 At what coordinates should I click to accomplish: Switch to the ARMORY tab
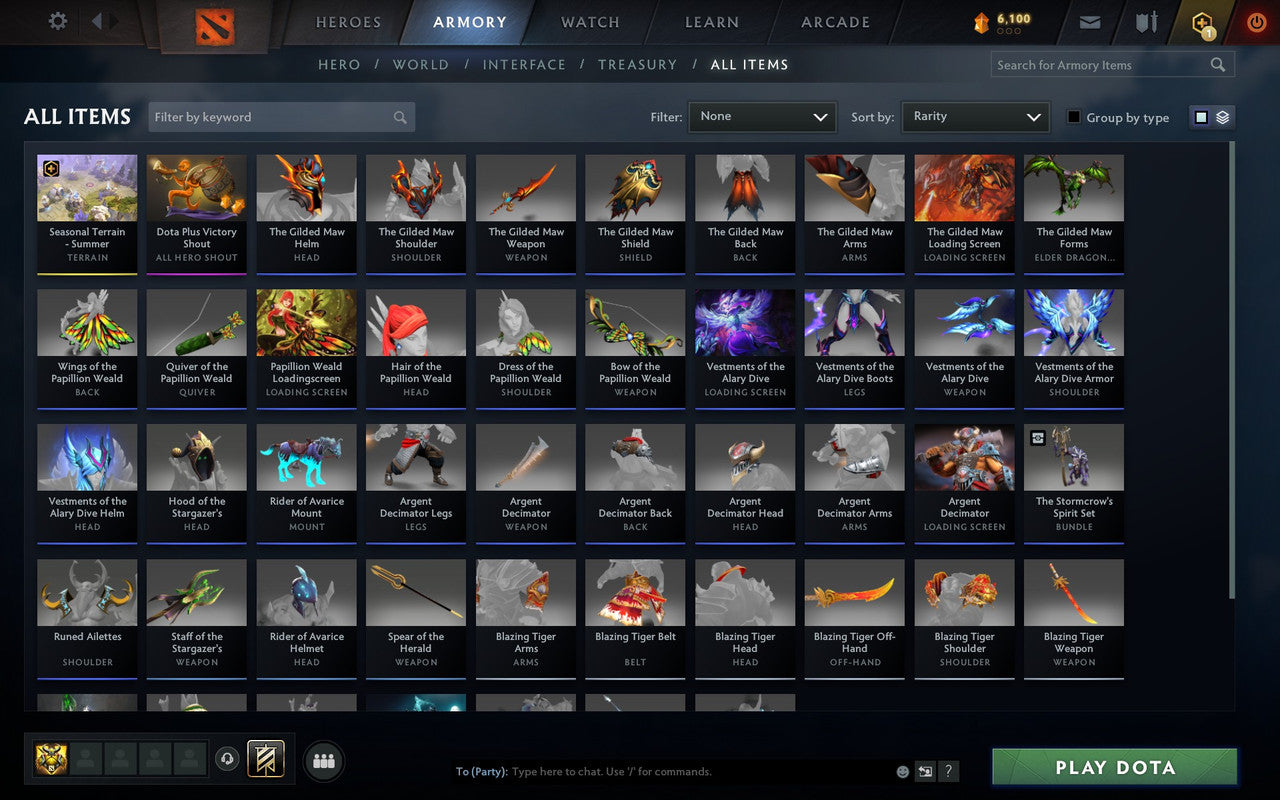click(469, 22)
